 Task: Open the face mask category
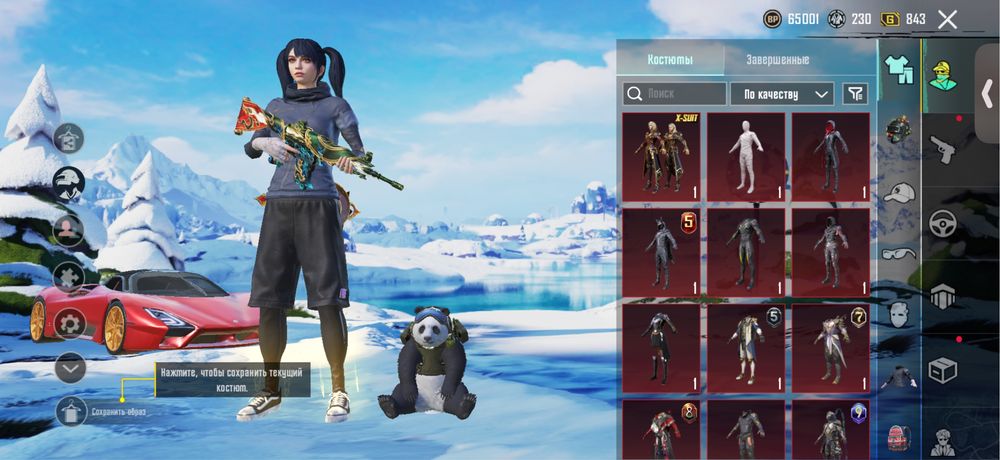[x=899, y=314]
